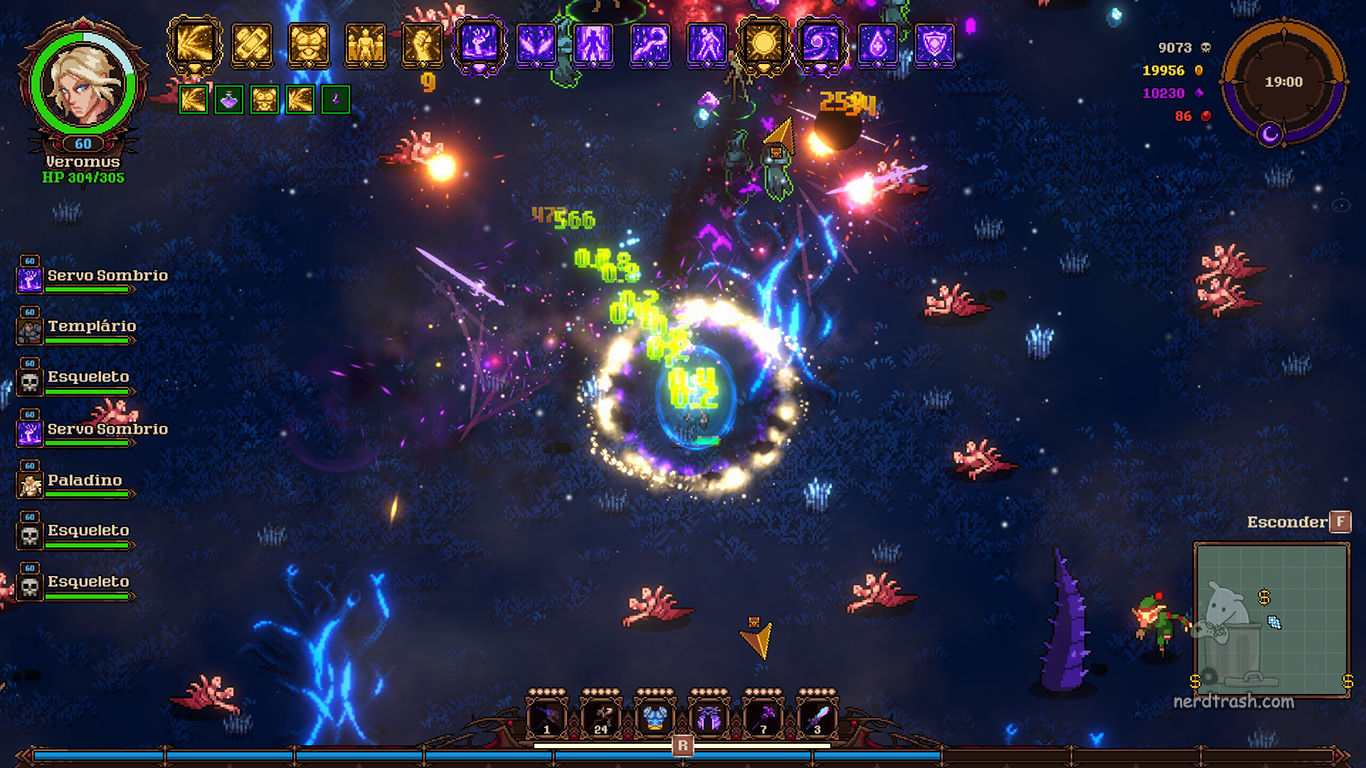This screenshot has height=768, width=1366.
Task: Select the purple wings skill icon
Action: pyautogui.click(x=536, y=45)
